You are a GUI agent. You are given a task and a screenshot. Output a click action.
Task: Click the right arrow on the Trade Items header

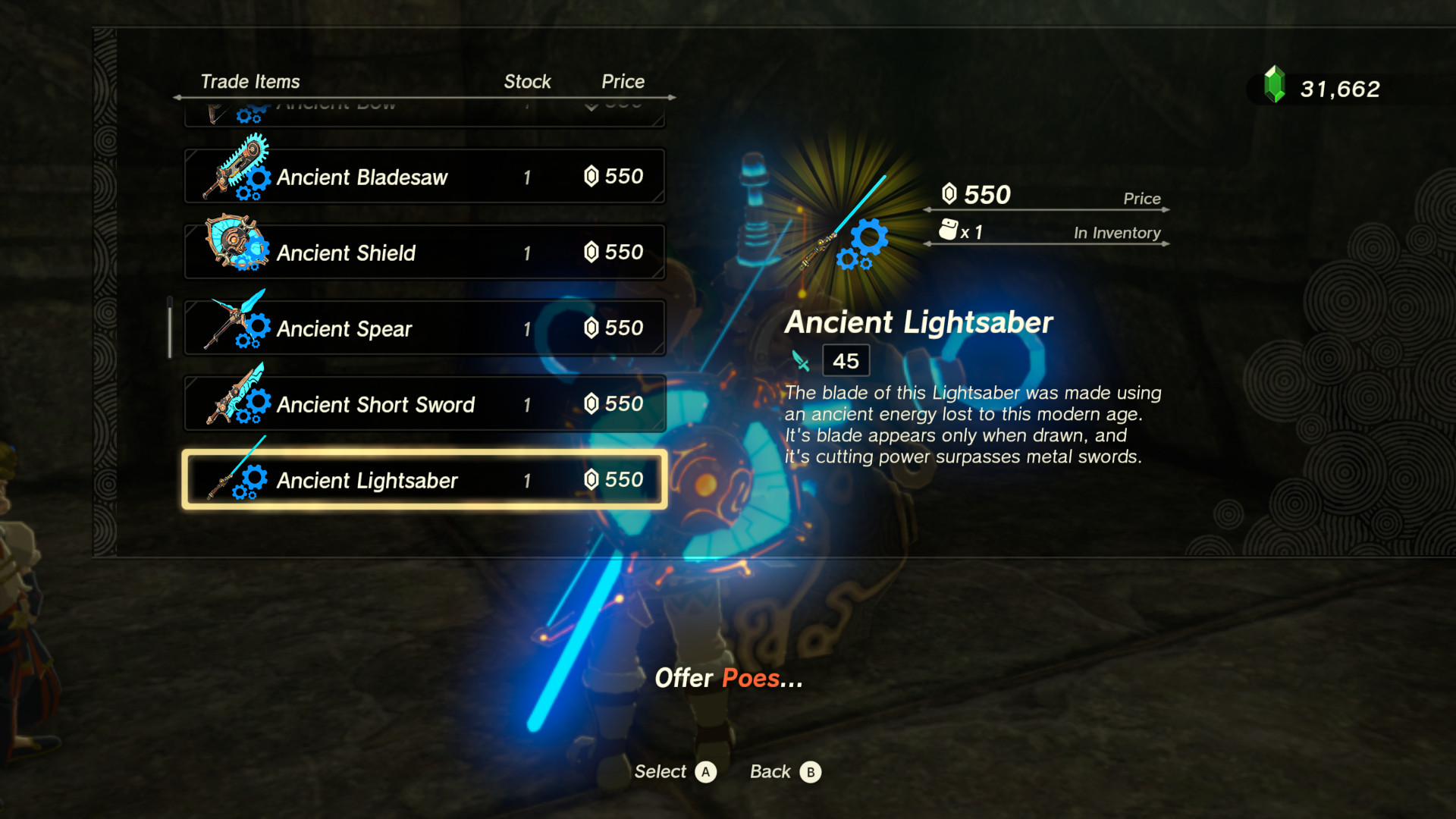point(670,98)
